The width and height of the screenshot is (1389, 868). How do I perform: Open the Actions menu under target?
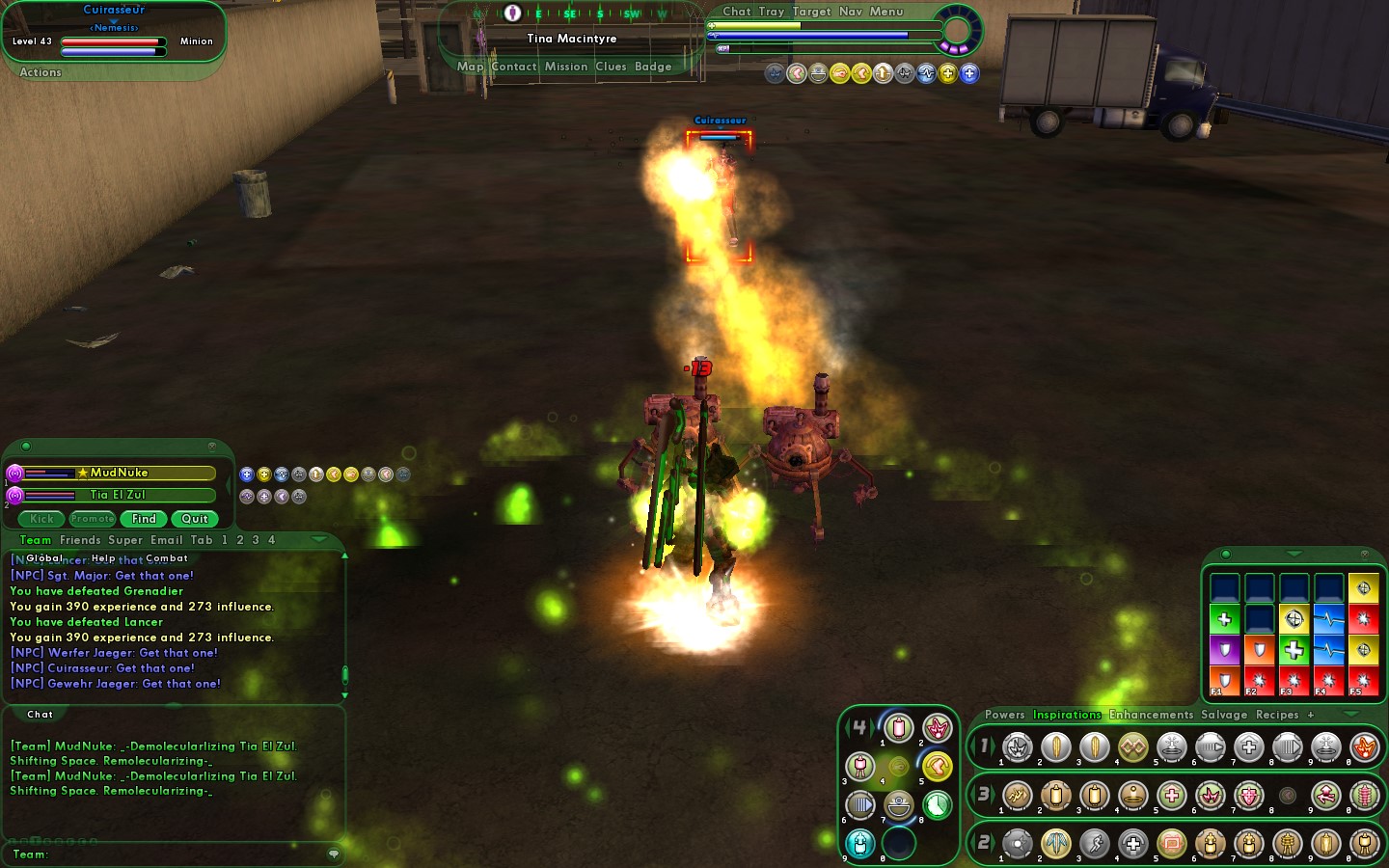click(41, 72)
